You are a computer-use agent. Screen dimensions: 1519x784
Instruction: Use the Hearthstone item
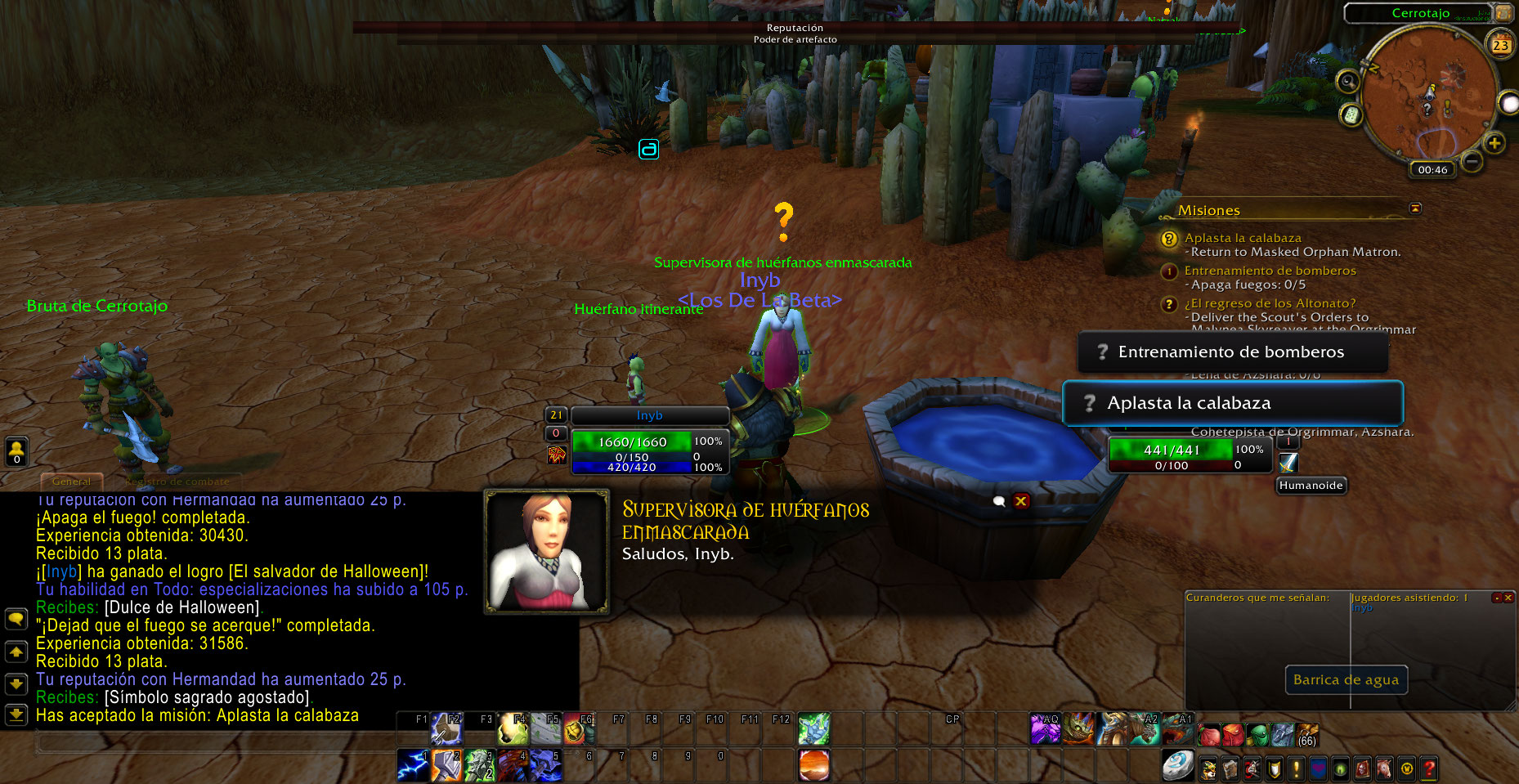click(1177, 766)
